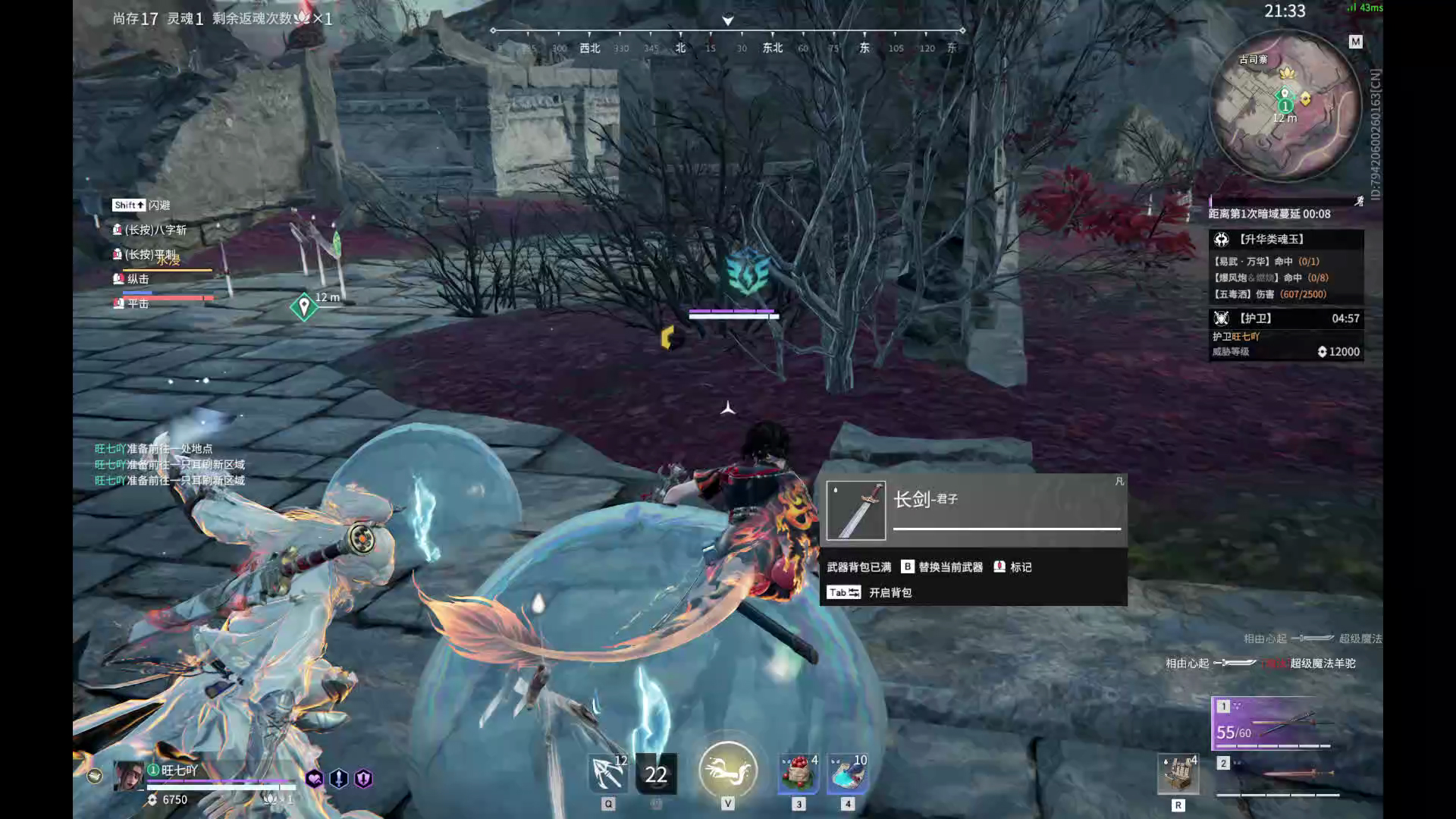Switch to the red sword weapon slot

click(x=1278, y=775)
